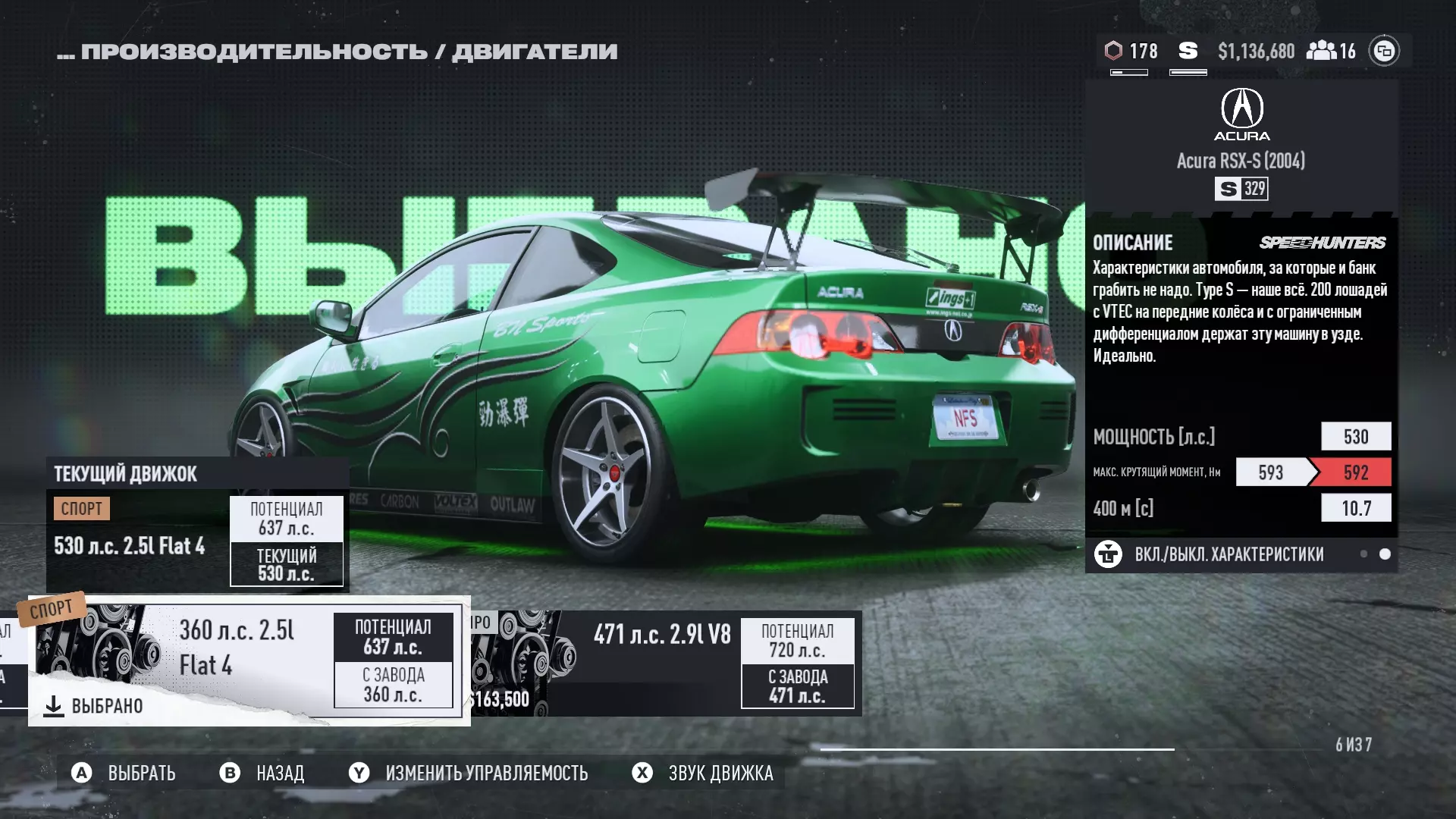1456x819 pixels.
Task: Go back with the НАЗАД option
Action: point(262,773)
